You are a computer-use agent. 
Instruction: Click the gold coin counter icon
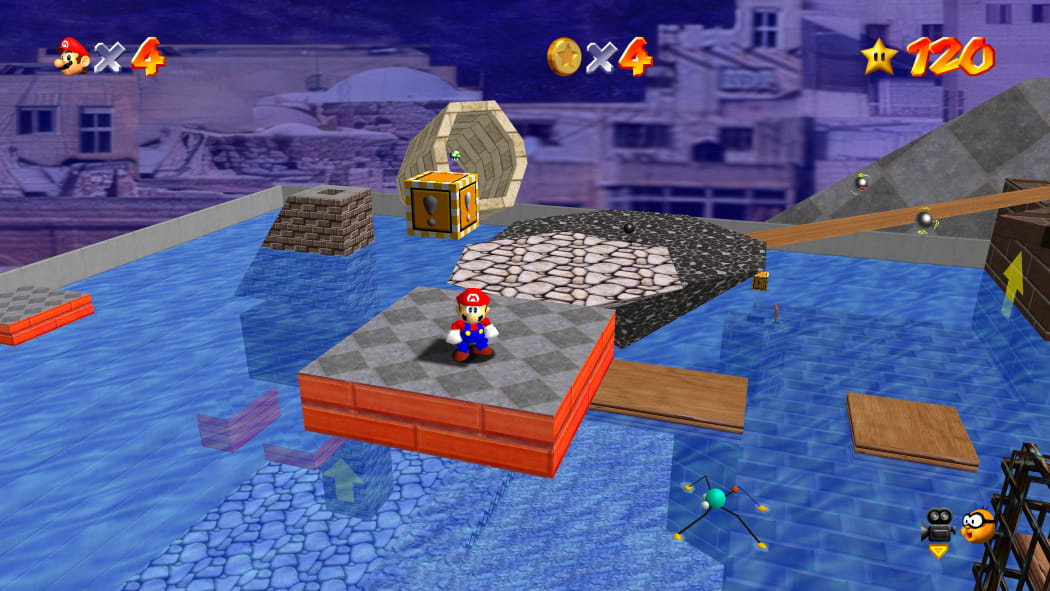tap(564, 56)
